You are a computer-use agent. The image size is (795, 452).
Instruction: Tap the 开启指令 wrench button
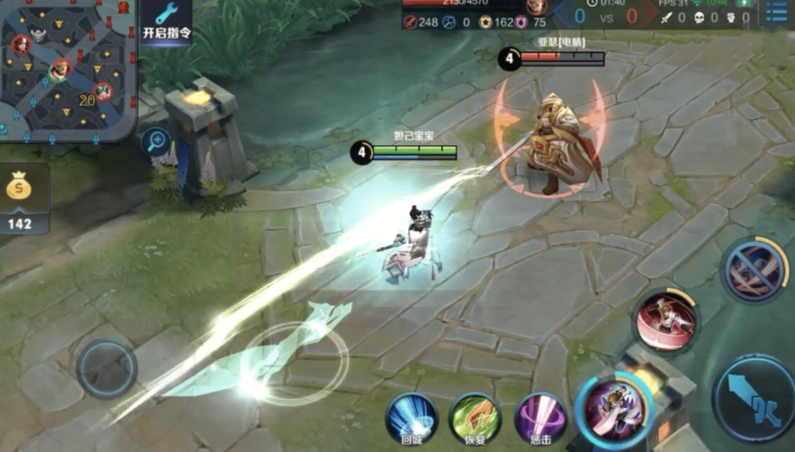(x=166, y=22)
